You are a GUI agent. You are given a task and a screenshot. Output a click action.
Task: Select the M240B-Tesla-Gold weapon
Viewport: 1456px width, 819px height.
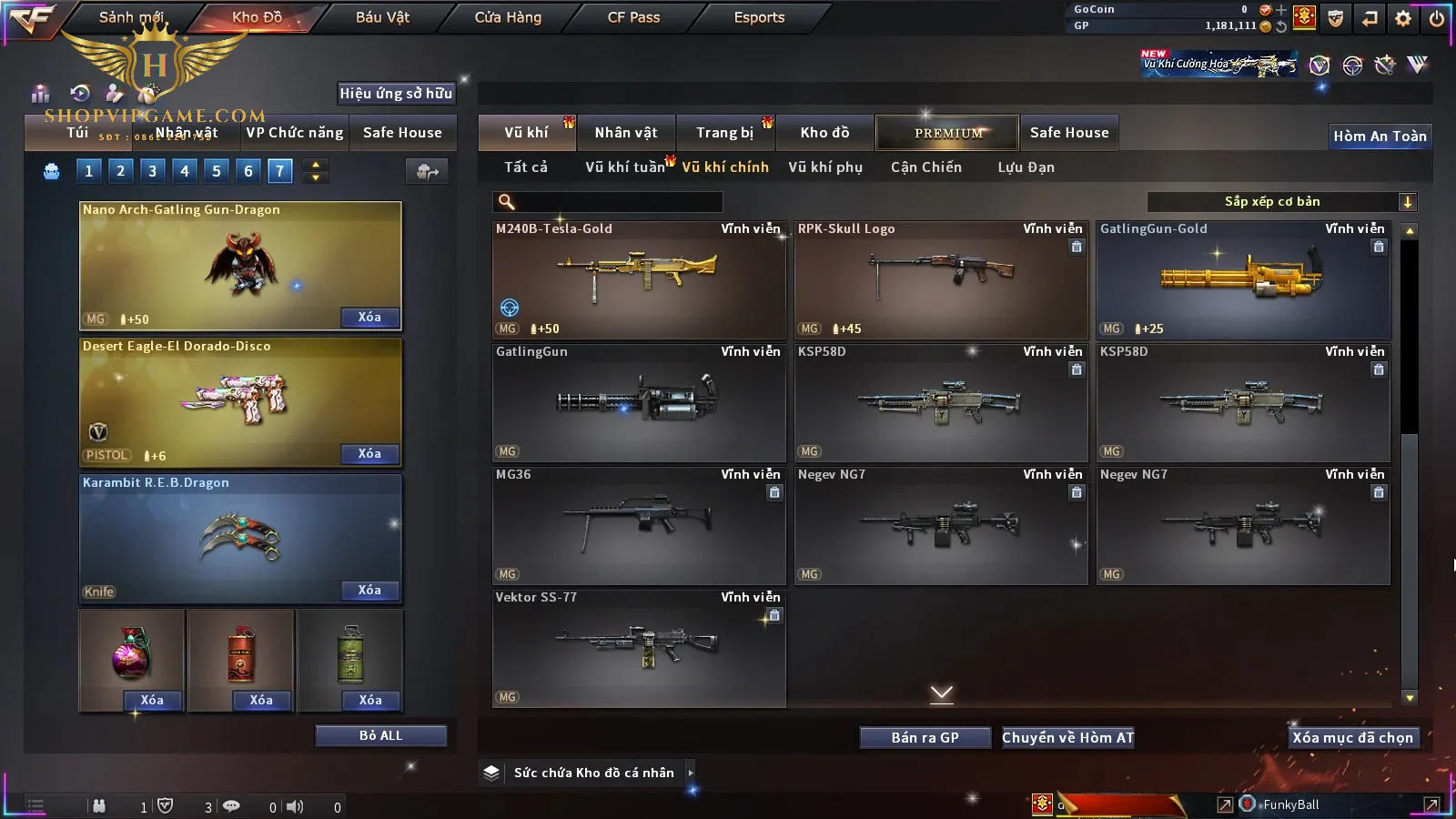[x=639, y=278]
